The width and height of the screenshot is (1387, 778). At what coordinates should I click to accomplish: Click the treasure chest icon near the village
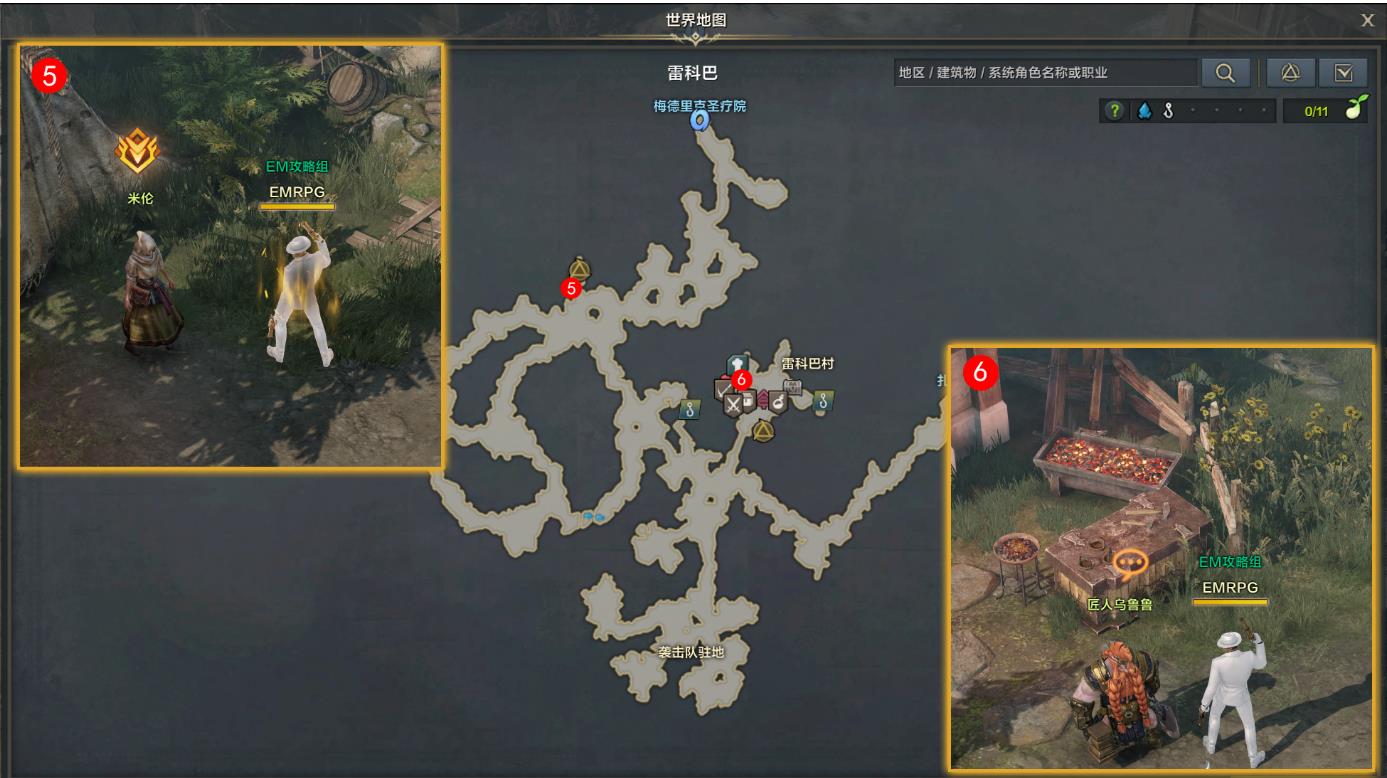[792, 387]
